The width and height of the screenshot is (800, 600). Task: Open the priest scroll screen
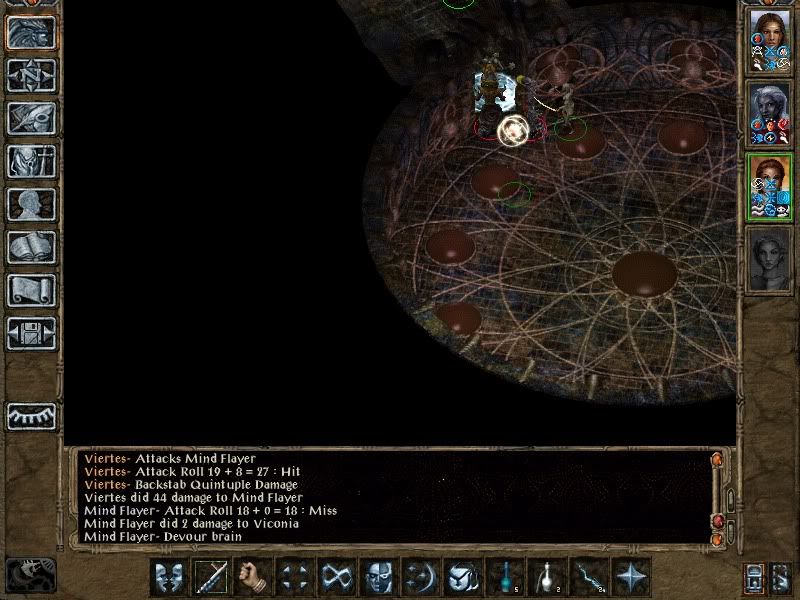(31, 290)
